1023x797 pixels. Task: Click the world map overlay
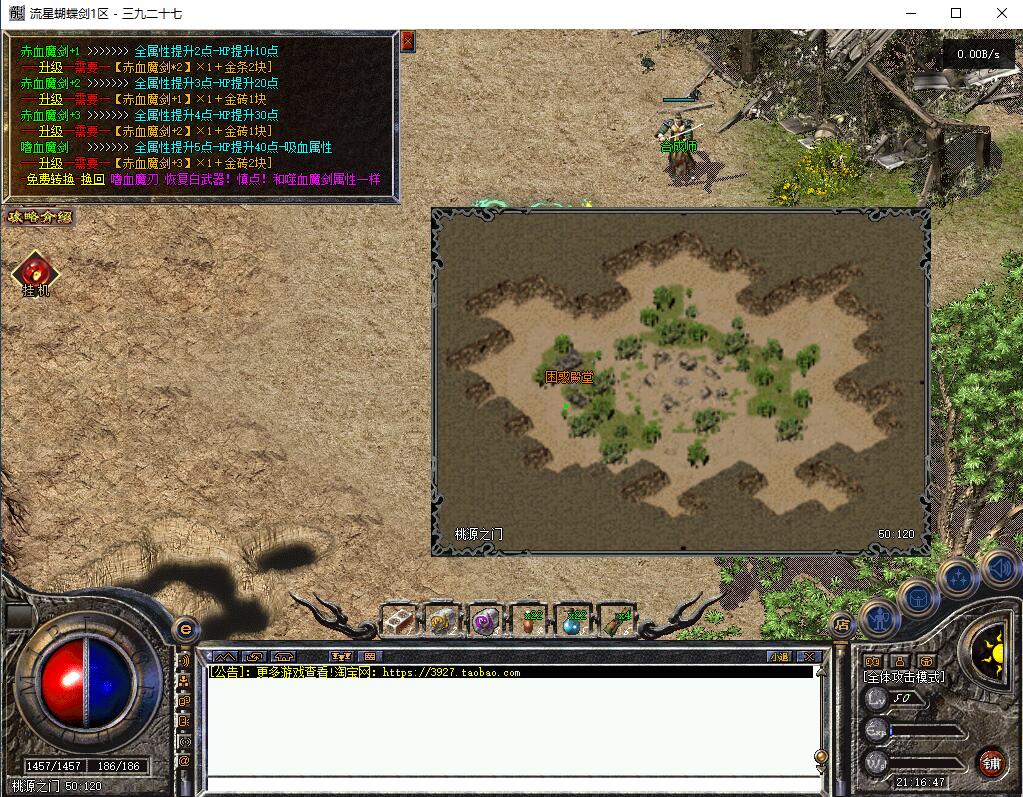pyautogui.click(x=680, y=380)
